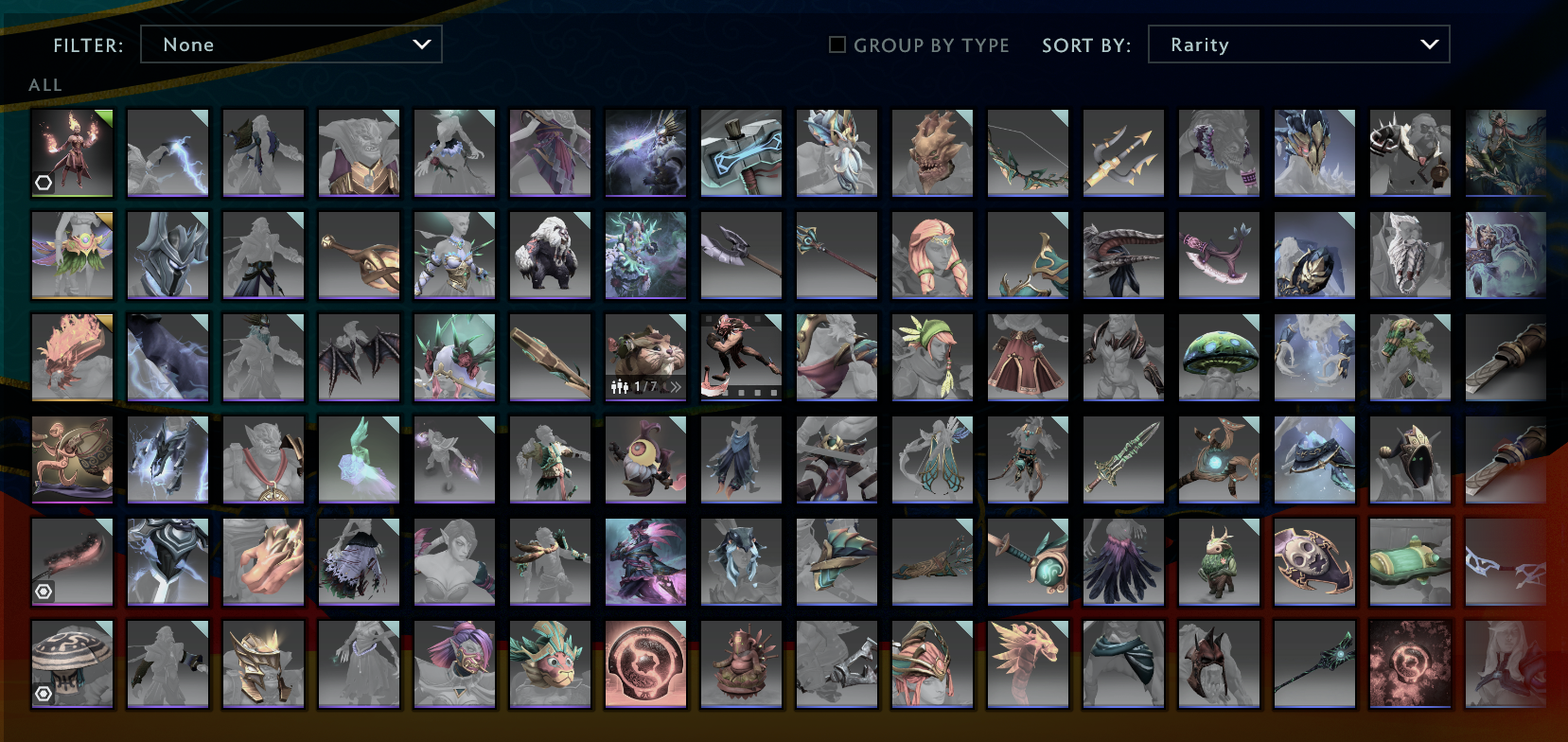Select the vine-wrapped bow in top row
The width and height of the screenshot is (1568, 742).
click(x=1028, y=152)
